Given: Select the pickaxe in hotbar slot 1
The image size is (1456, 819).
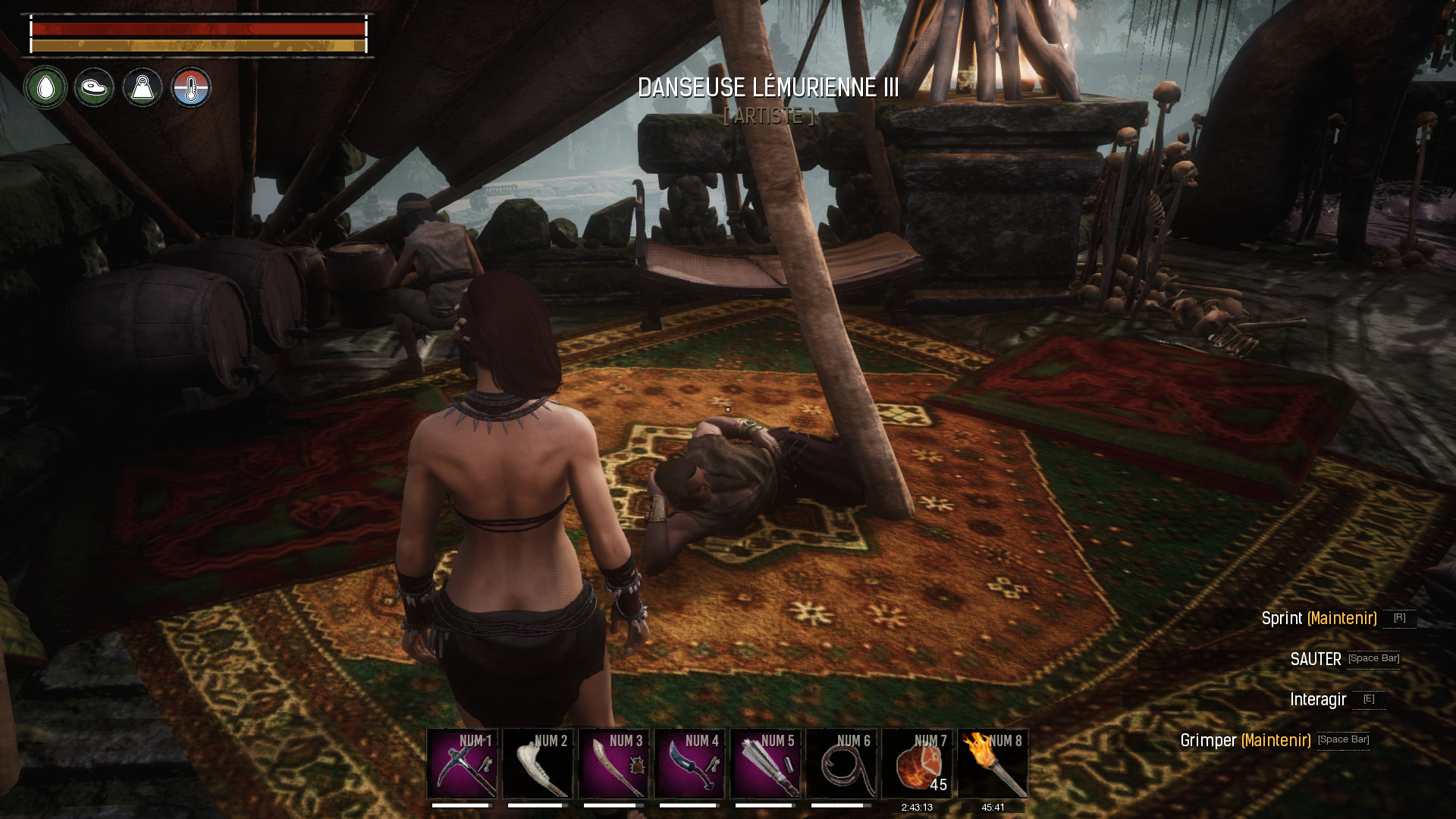Looking at the screenshot, I should tap(462, 764).
